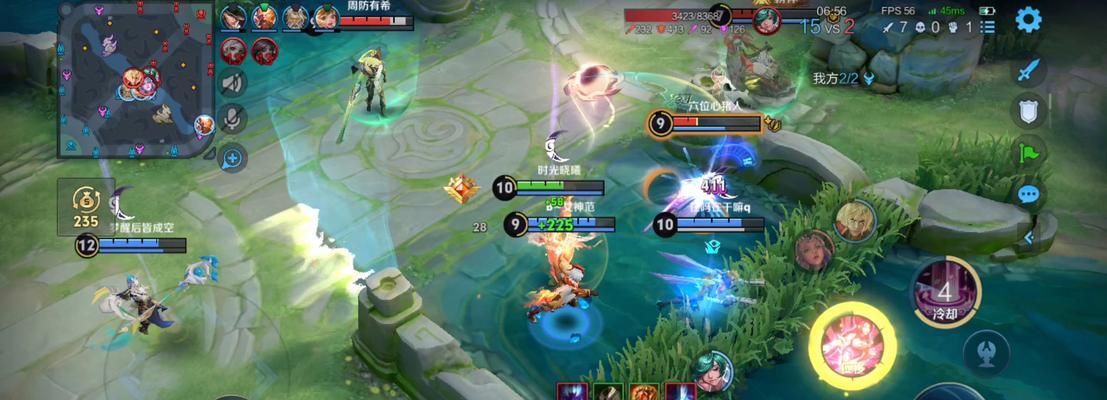Target the green-haired enemy hero portrait
Viewport: 1107px width, 400px height.
[x=711, y=370]
